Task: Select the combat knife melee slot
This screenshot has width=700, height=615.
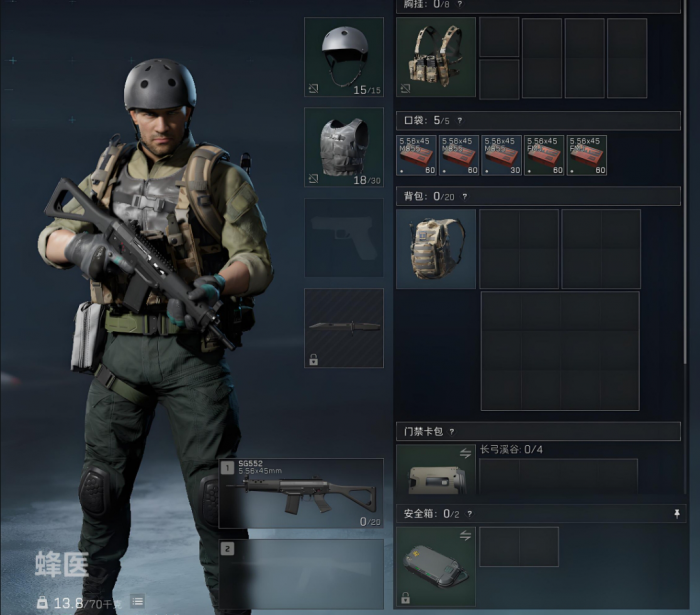Action: [343, 328]
